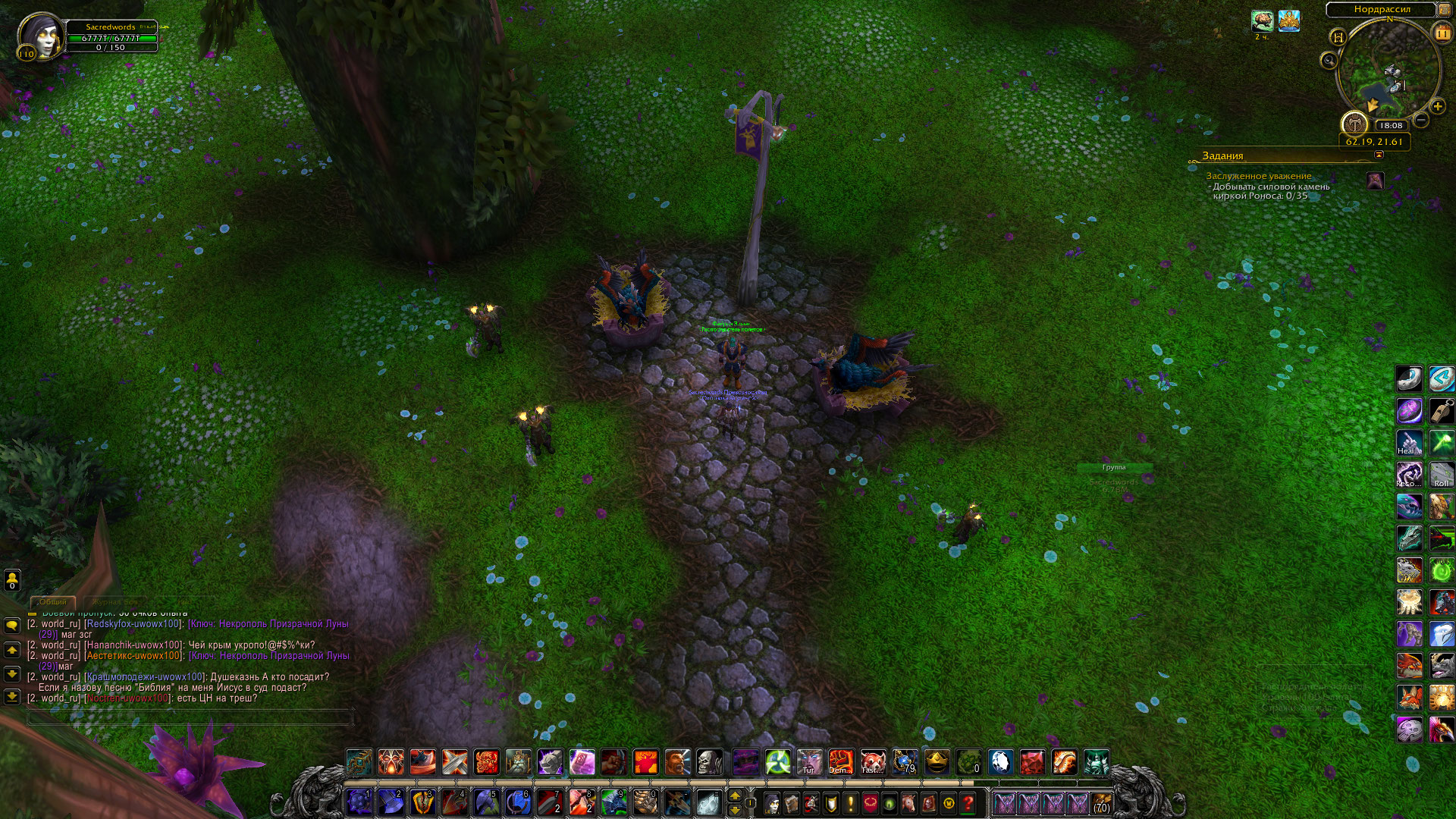Image resolution: width=1456 pixels, height=819 pixels.
Task: Use the action bar slot bound to 1
Action: (359, 802)
